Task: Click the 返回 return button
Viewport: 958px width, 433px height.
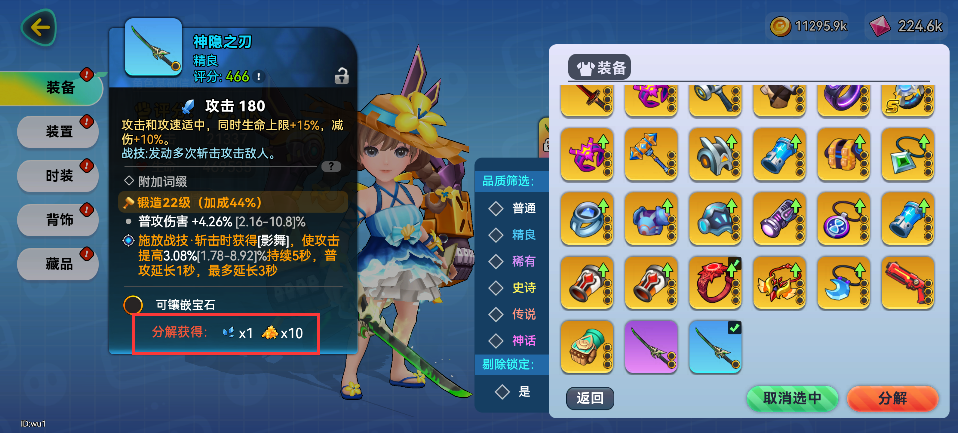Action: 590,398
